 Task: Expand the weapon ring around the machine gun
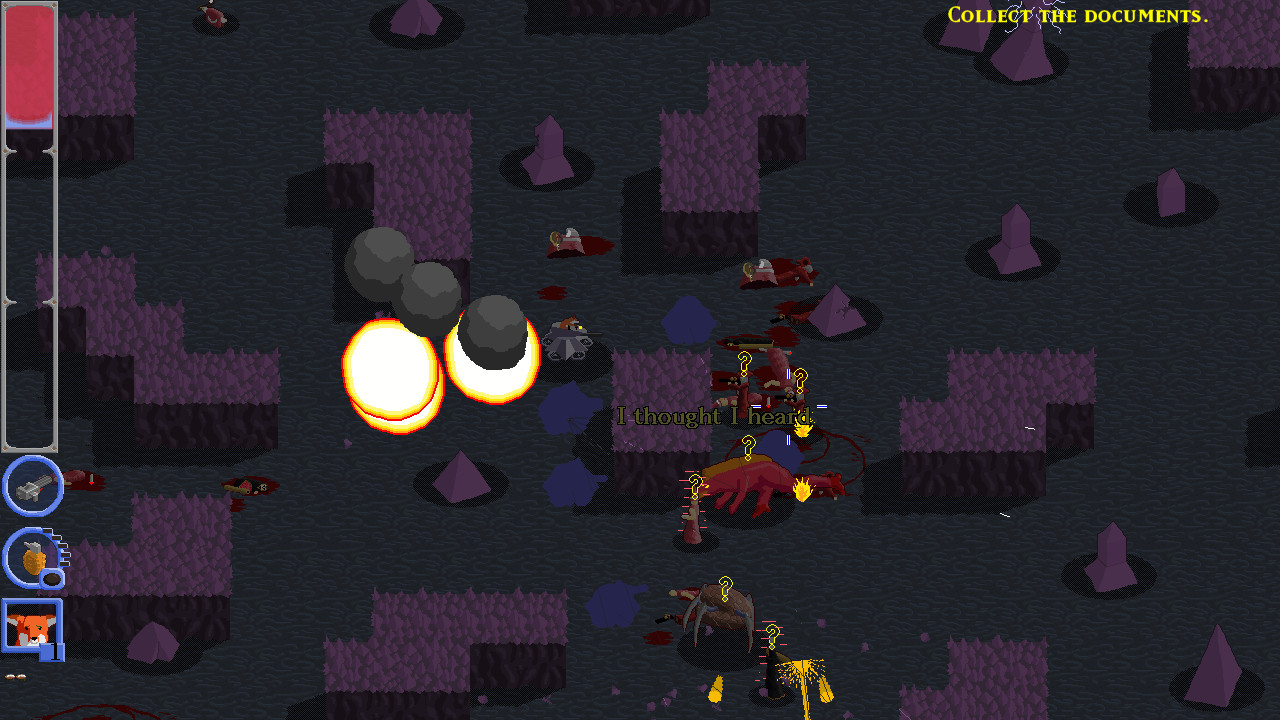(x=33, y=487)
